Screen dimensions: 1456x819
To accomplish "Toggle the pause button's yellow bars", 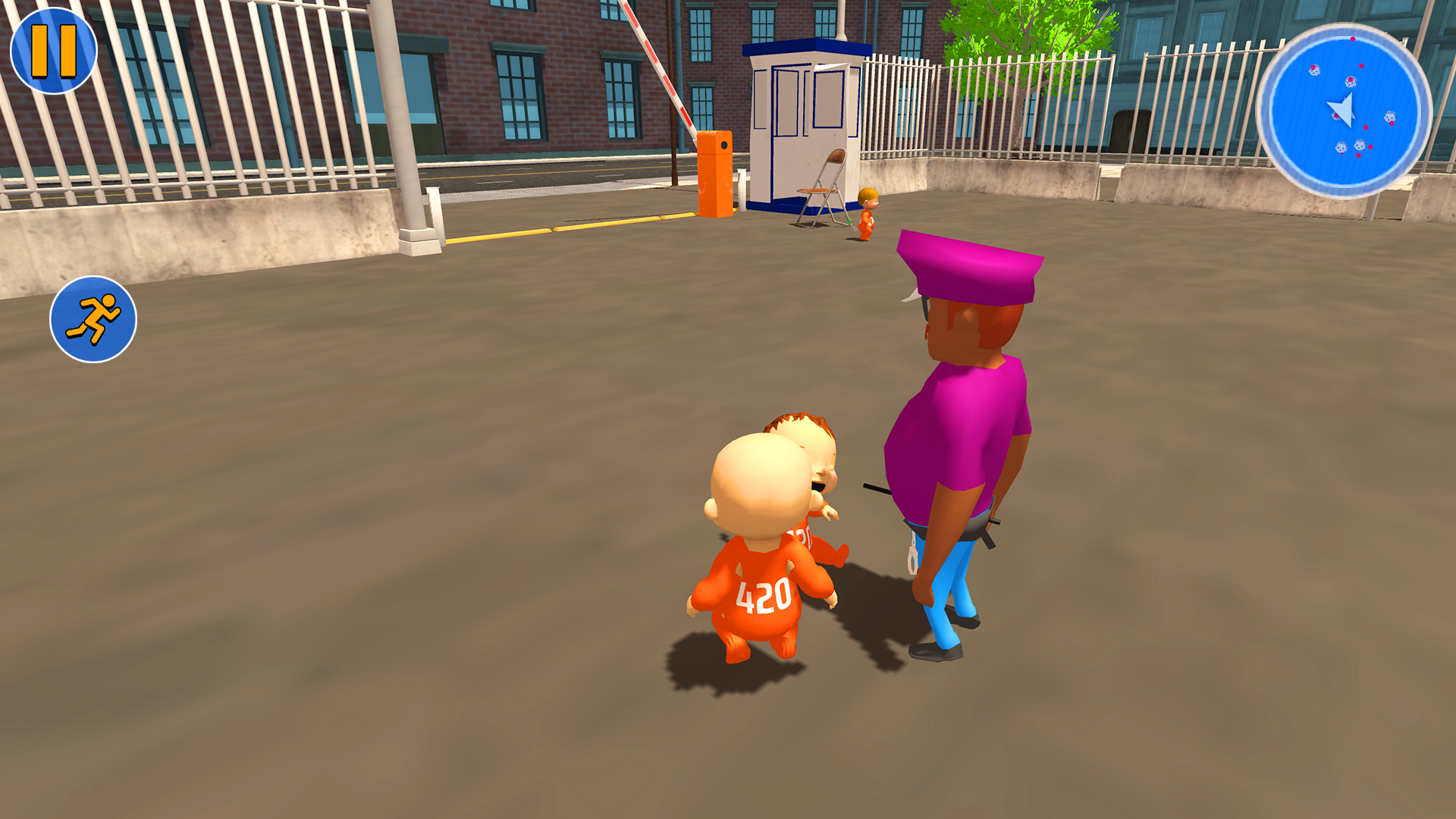I will point(53,52).
